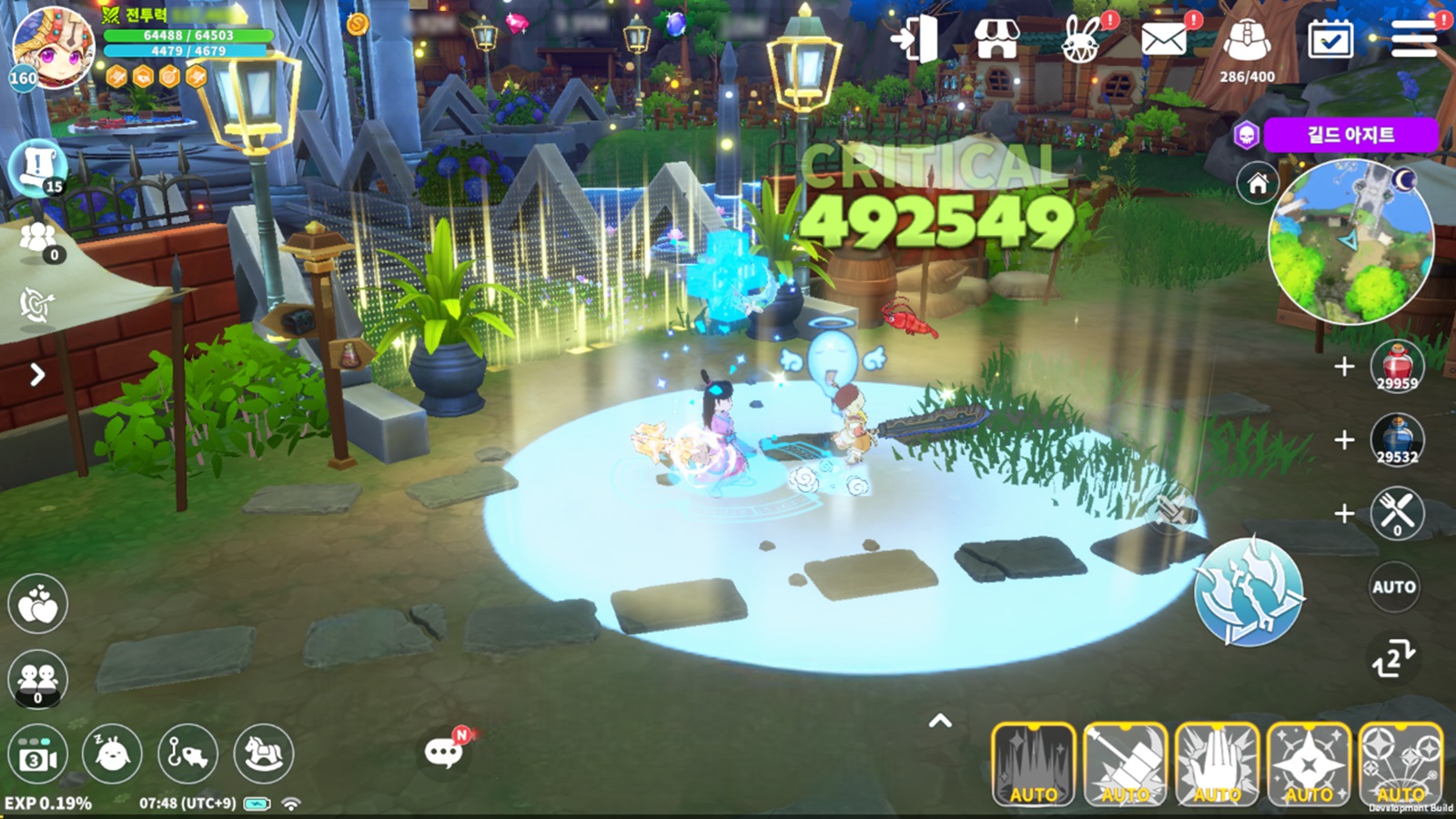Open the hamburger main menu
The width and height of the screenshot is (1456, 819).
(1413, 40)
